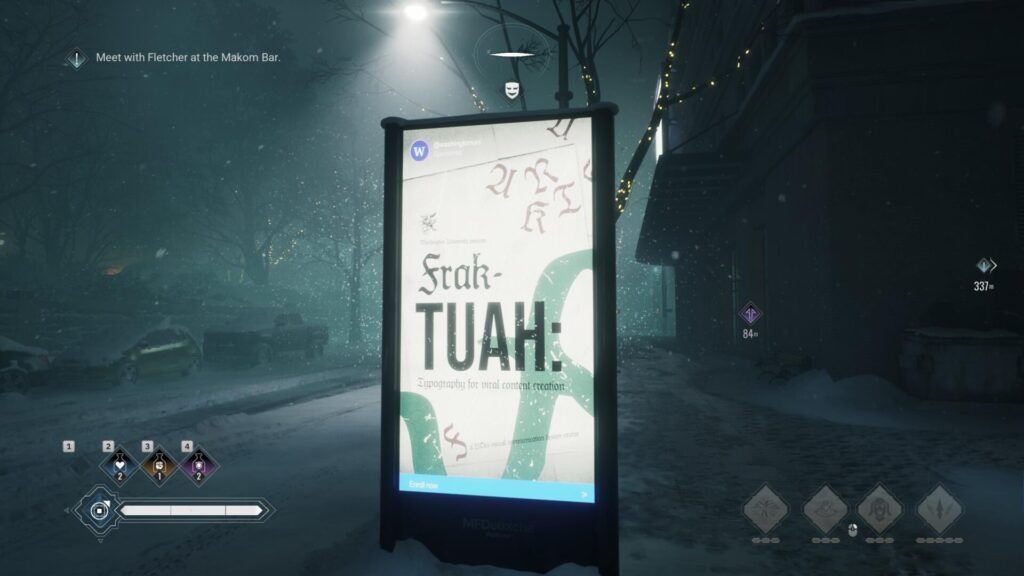Image resolution: width=1024 pixels, height=576 pixels.
Task: Activate the leaping figure ability
Action: (764, 510)
